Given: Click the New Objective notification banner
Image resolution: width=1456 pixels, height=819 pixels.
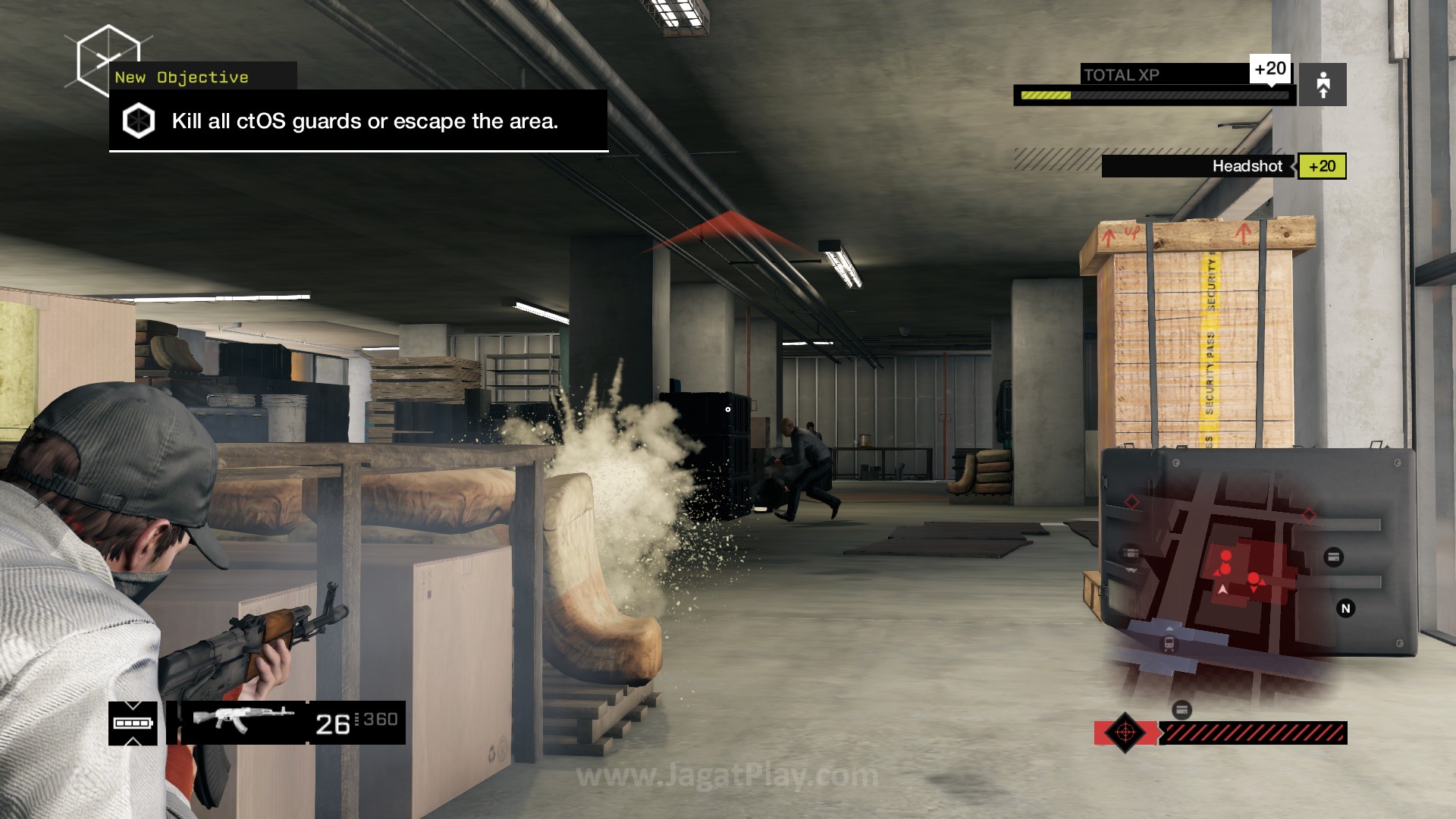Looking at the screenshot, I should click(358, 121).
